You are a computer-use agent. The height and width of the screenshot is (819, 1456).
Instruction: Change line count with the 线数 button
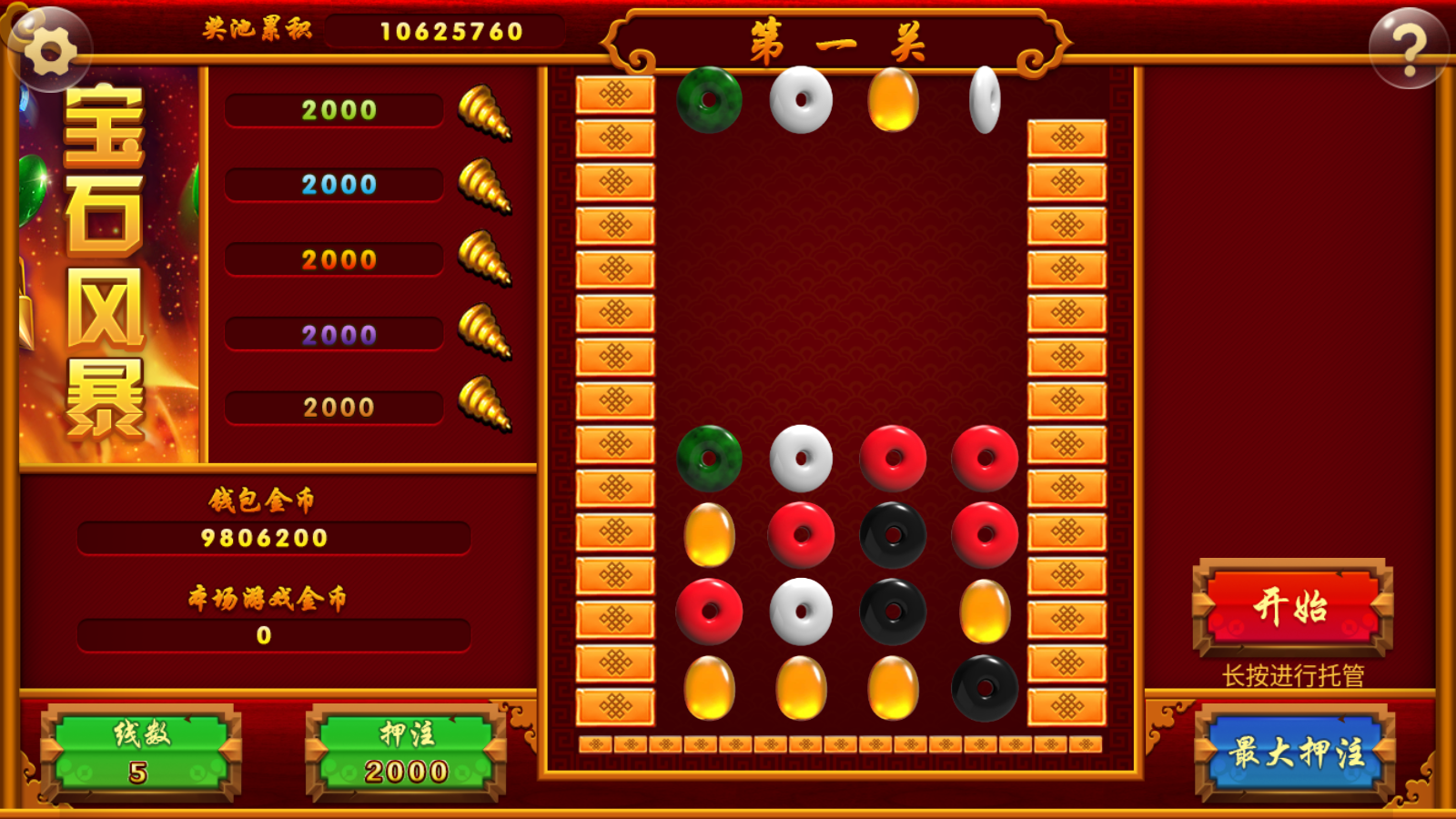(x=140, y=753)
